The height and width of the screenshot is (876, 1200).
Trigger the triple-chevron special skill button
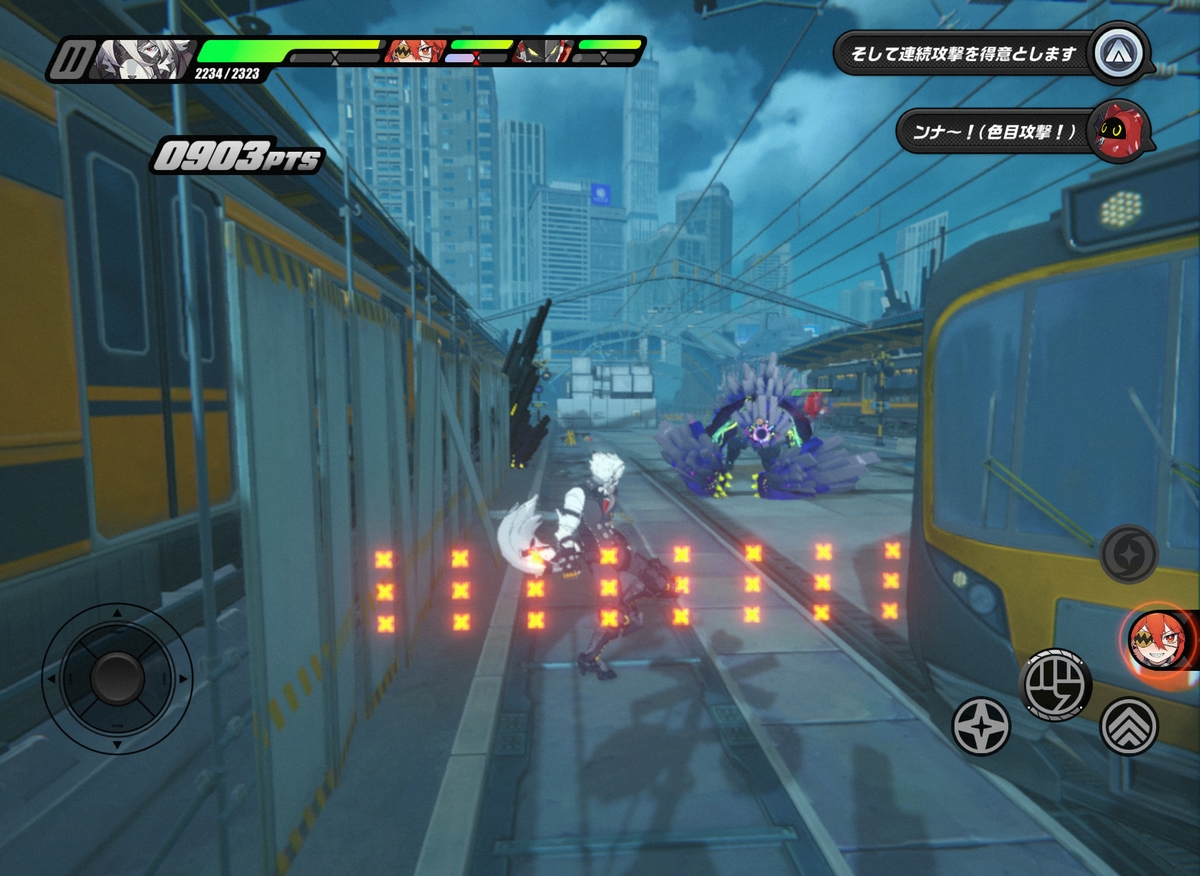coord(1129,726)
